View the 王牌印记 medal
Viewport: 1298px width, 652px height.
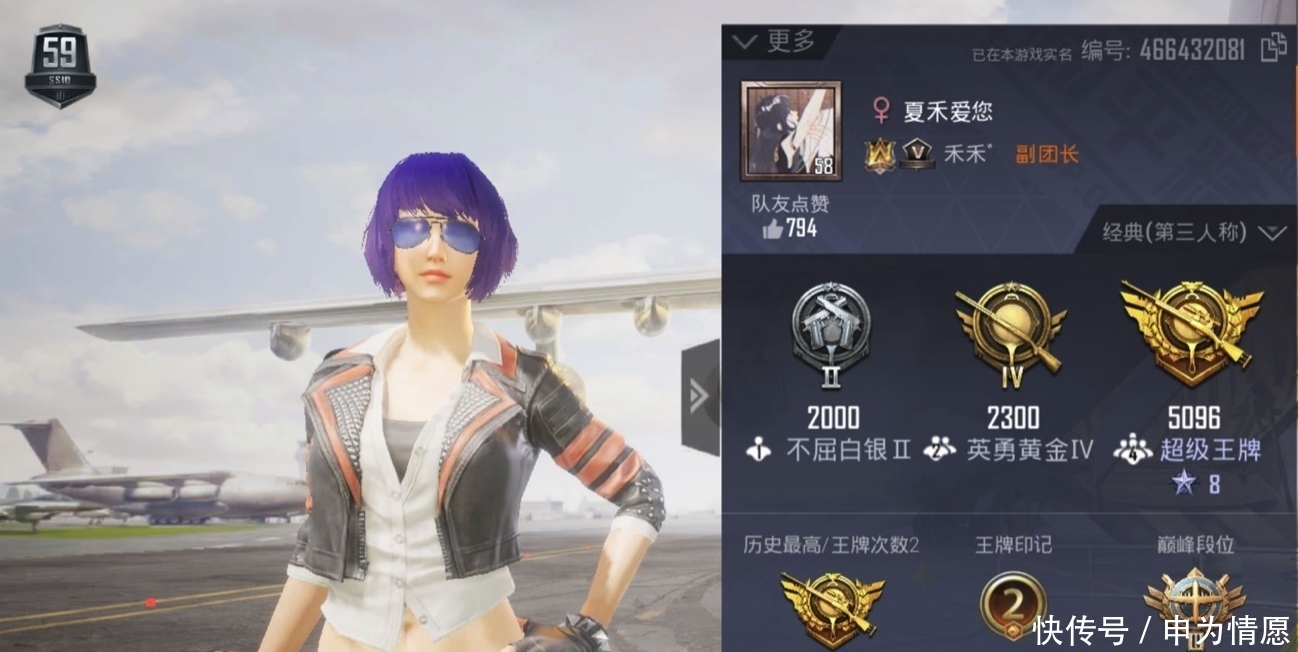pyautogui.click(x=1013, y=607)
